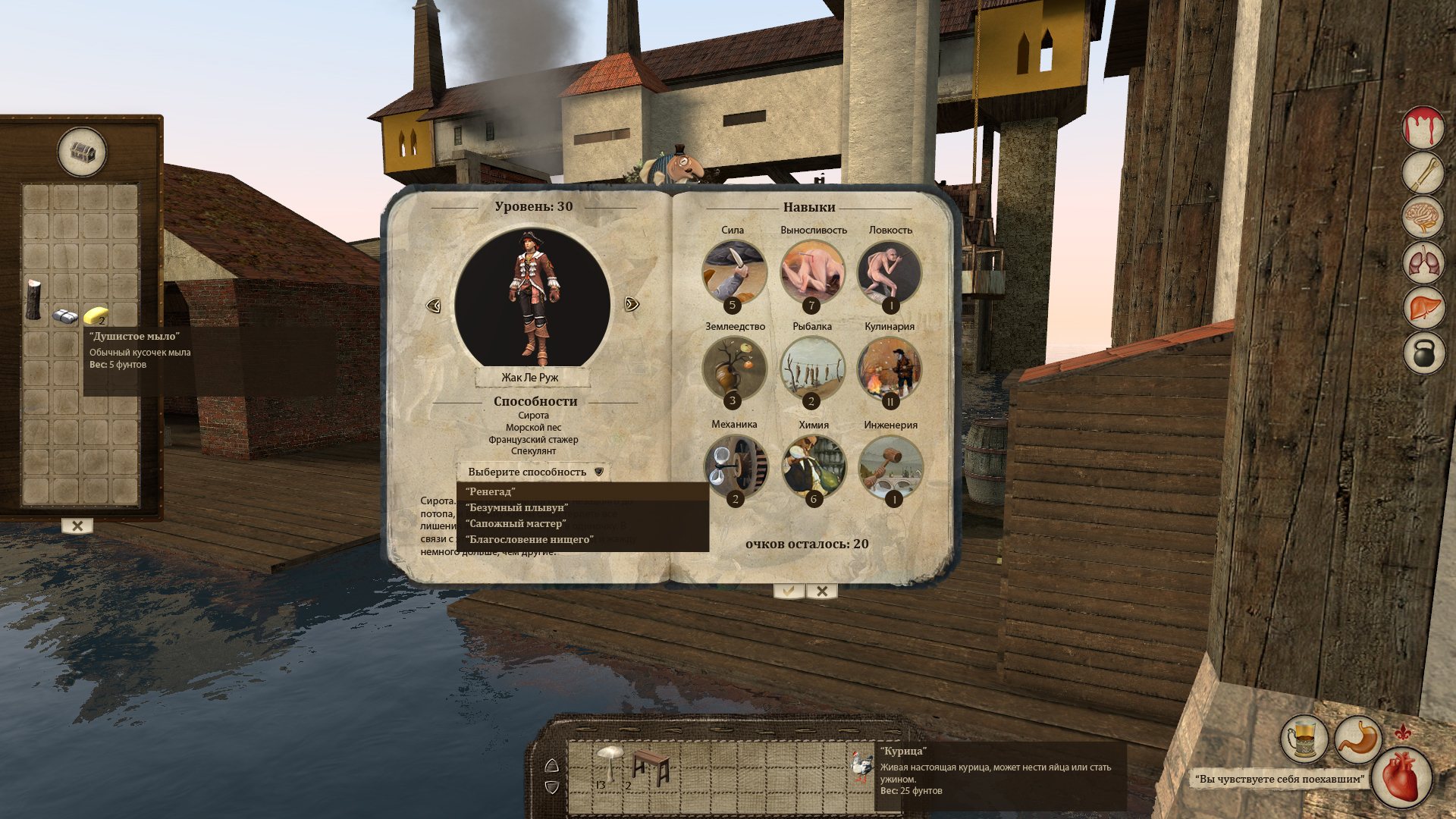Pick the "Сапожный мастер" ability
The image size is (1456, 819).
[516, 523]
